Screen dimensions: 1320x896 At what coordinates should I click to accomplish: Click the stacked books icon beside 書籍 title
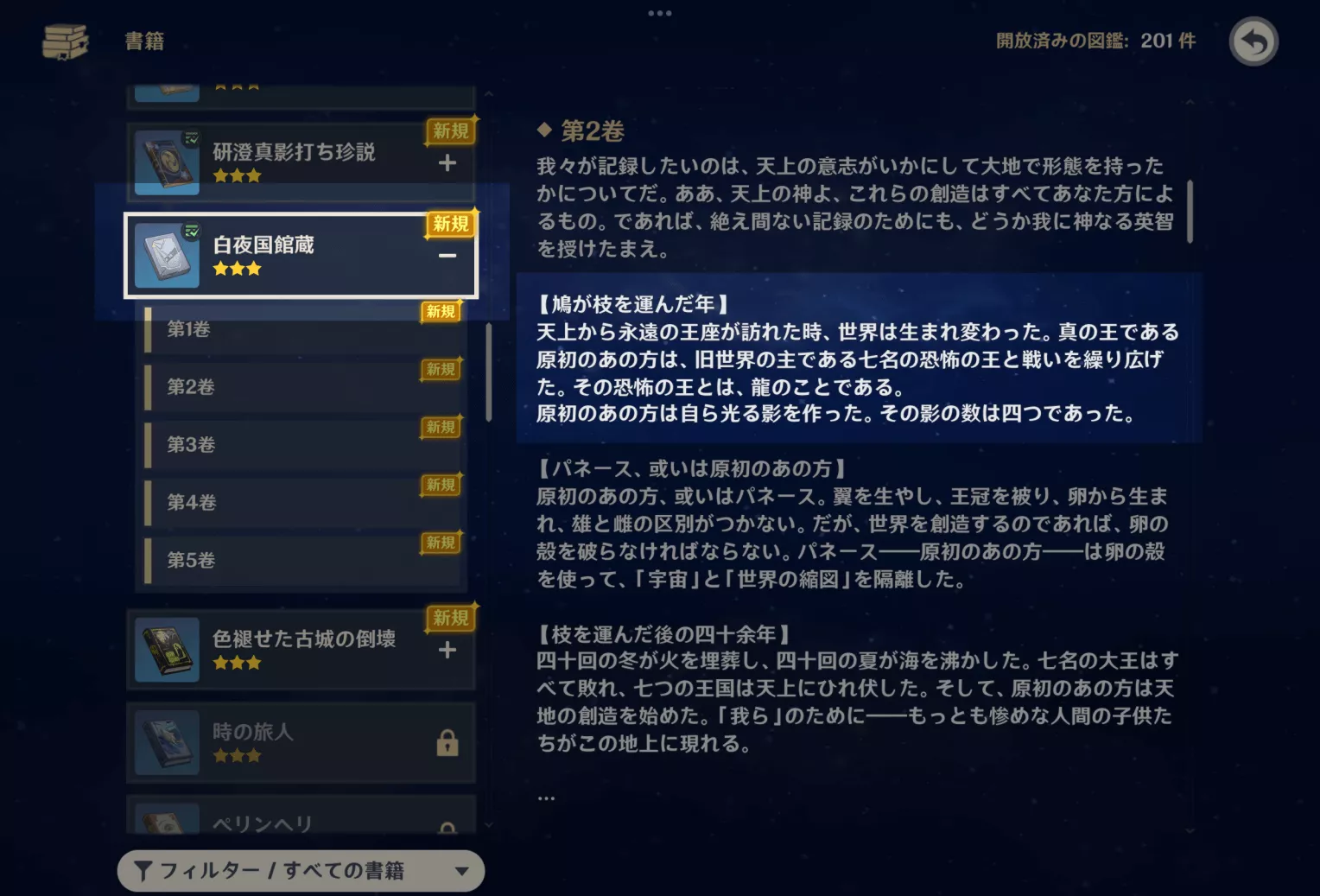[63, 41]
